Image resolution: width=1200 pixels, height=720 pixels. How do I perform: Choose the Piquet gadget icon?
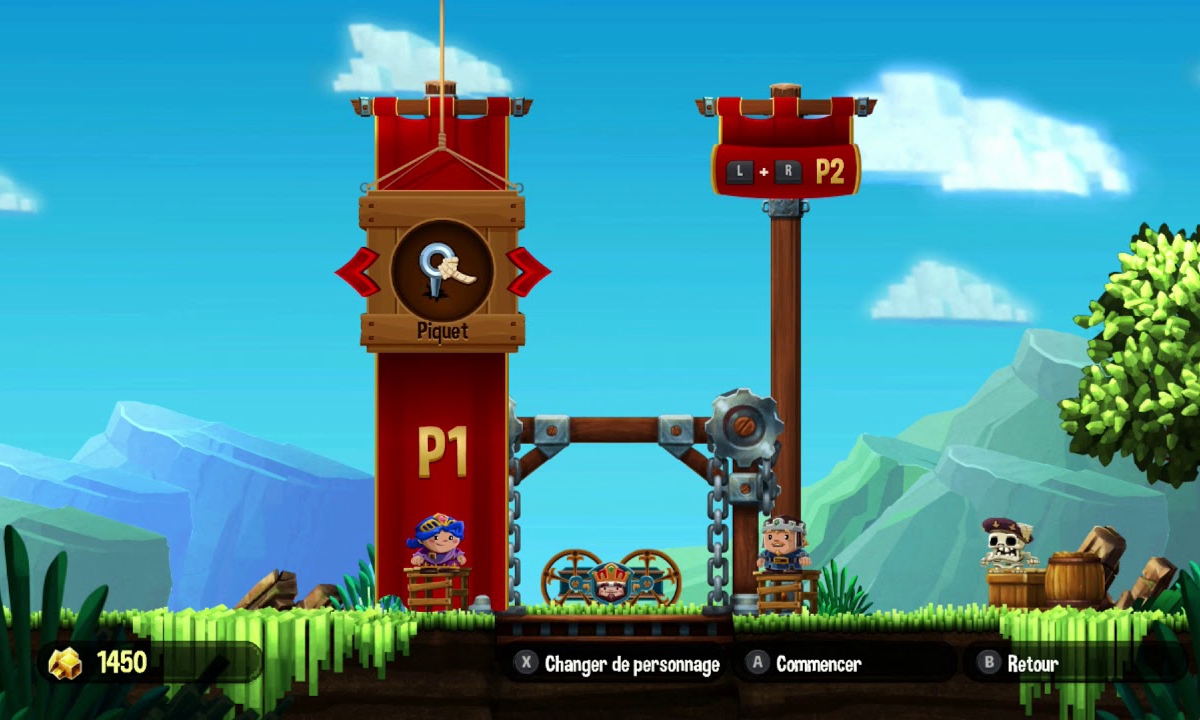442,270
